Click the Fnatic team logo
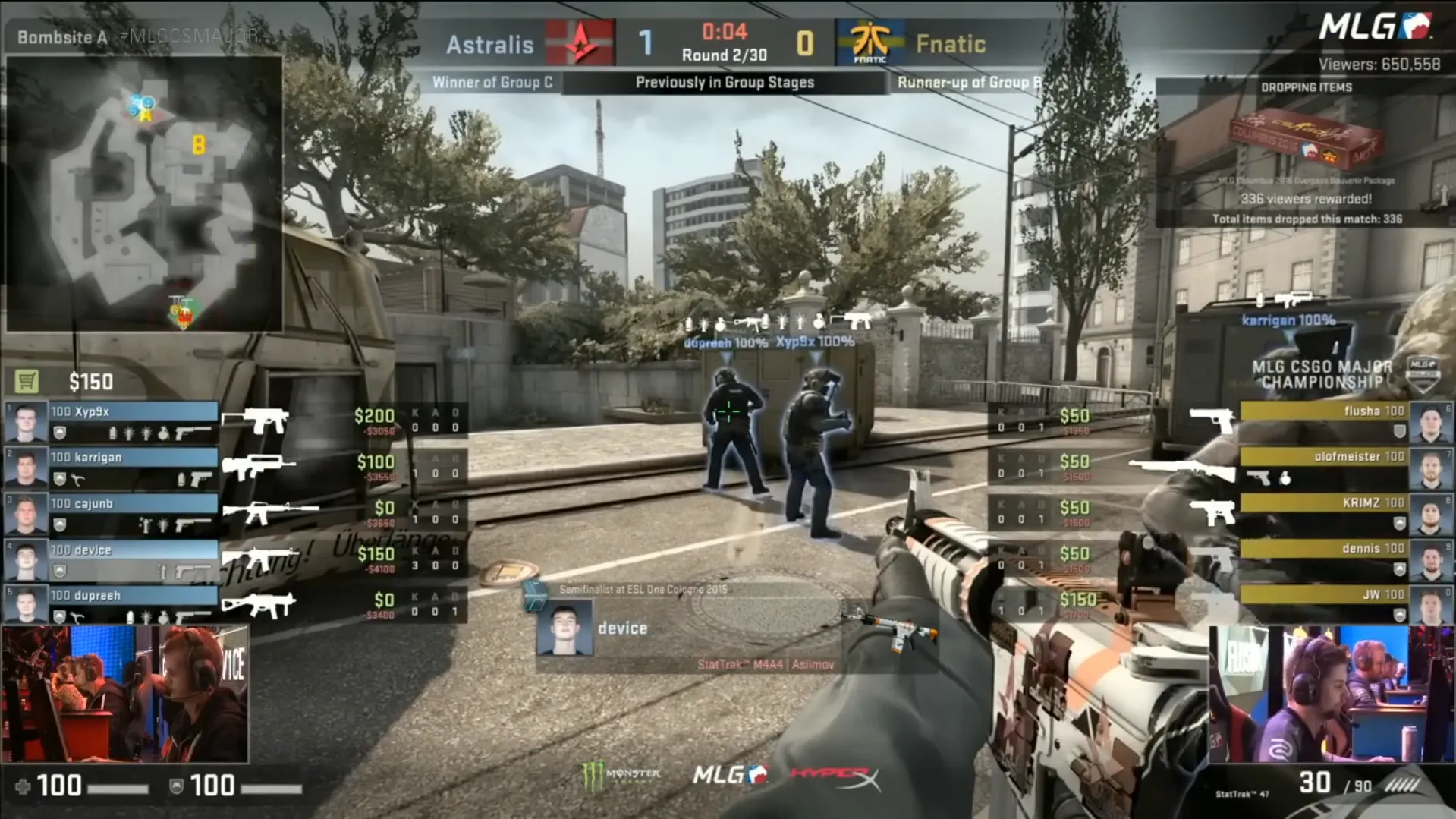The width and height of the screenshot is (1456, 819). click(x=870, y=43)
